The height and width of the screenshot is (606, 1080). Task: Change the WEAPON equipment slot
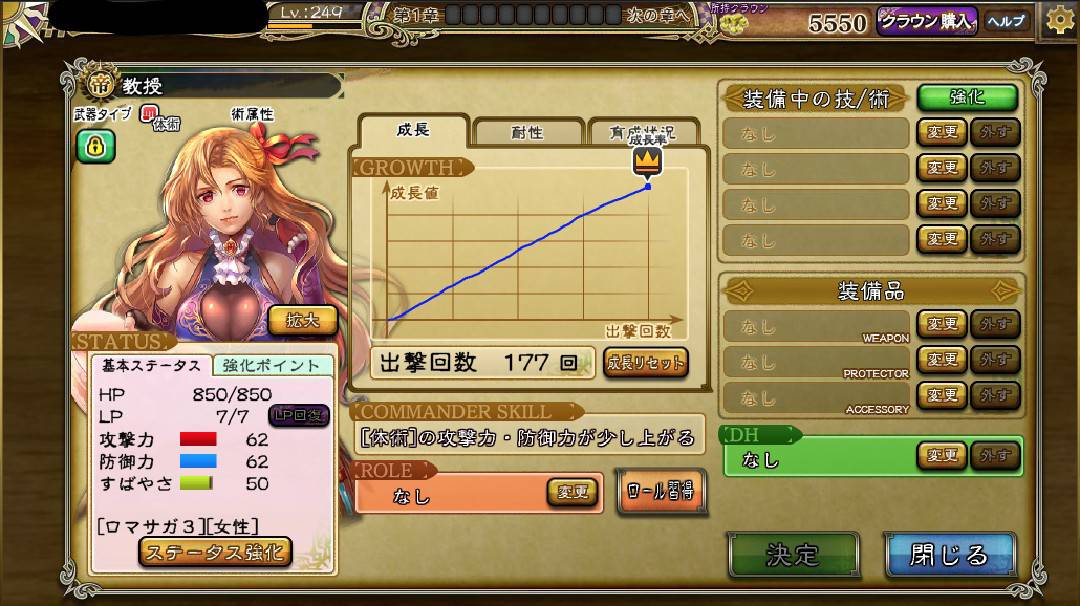tap(941, 324)
